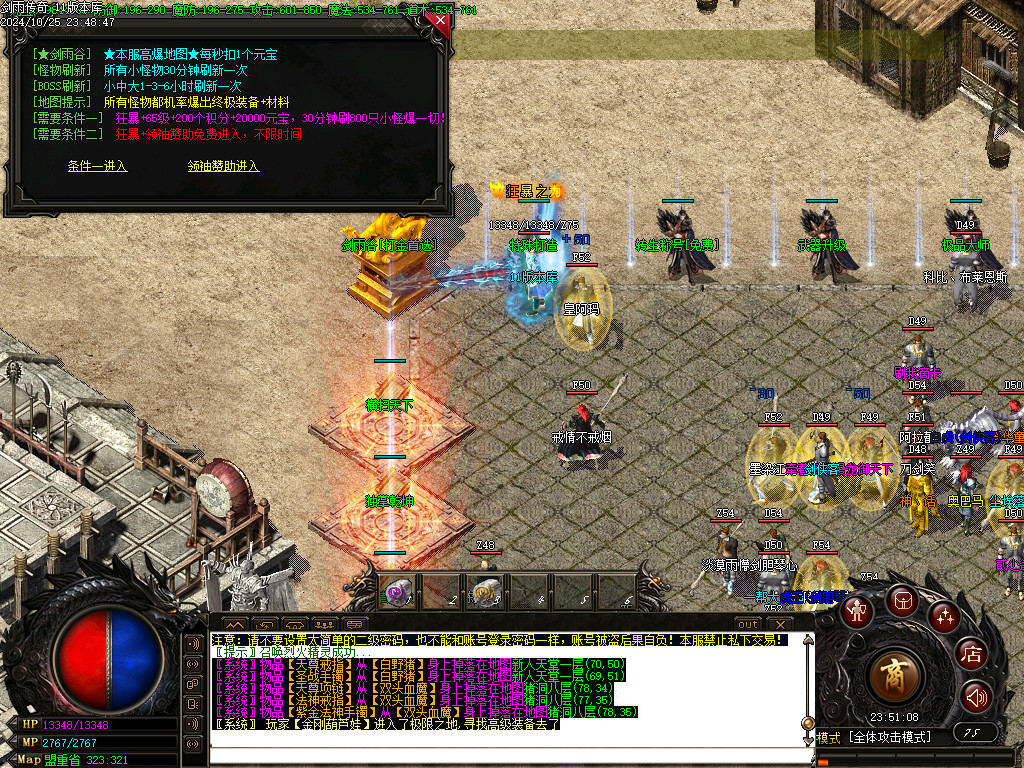Click the first chat toolbar button with up-arrow
The width and height of the screenshot is (1024, 768).
point(236,625)
